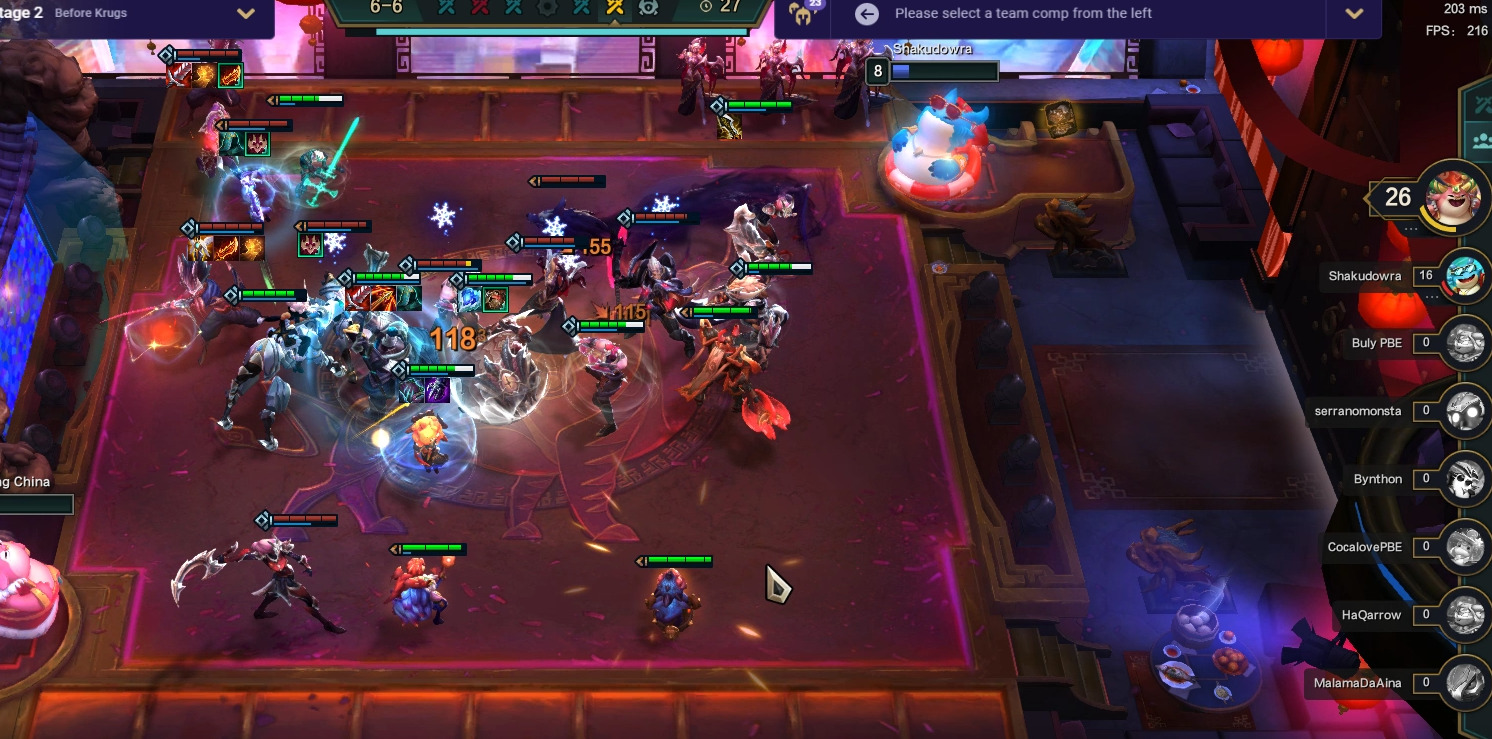Select Shakudowra in the player list
Screen dimensions: 1492x739
pos(1465,275)
